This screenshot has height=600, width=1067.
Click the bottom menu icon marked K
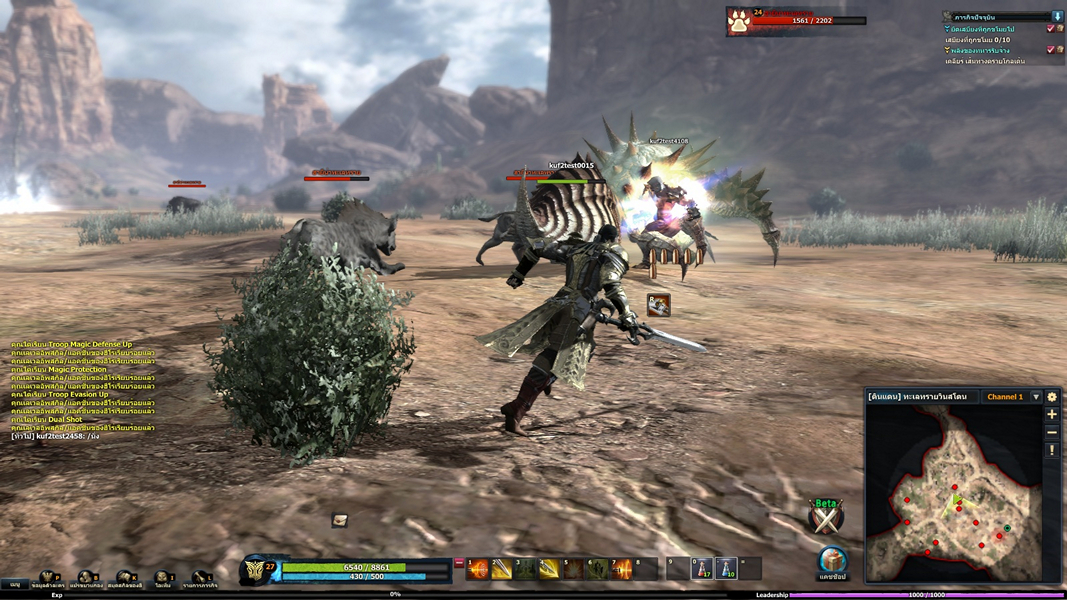[x=125, y=579]
